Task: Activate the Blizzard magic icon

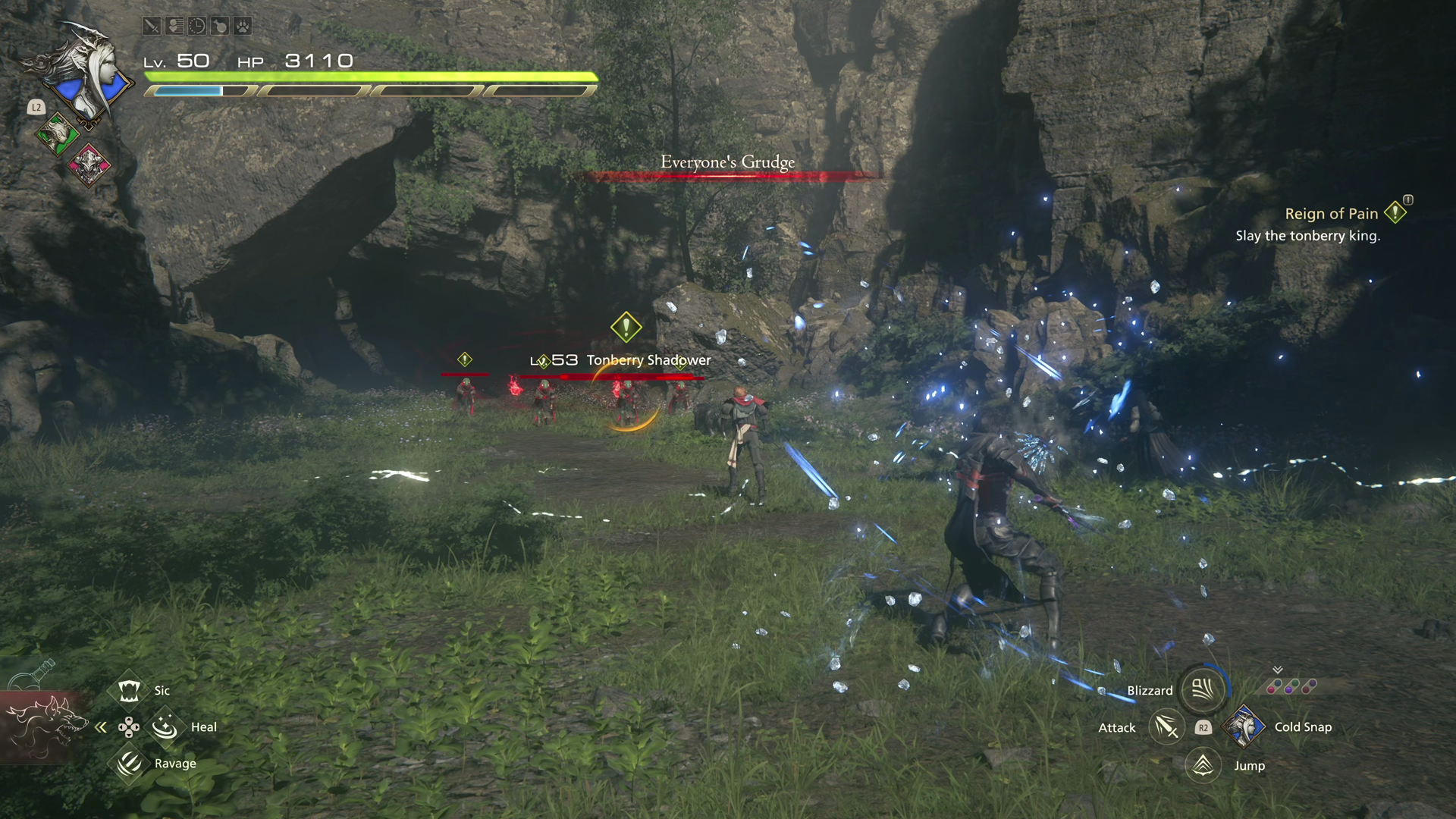Action: 1203,689
